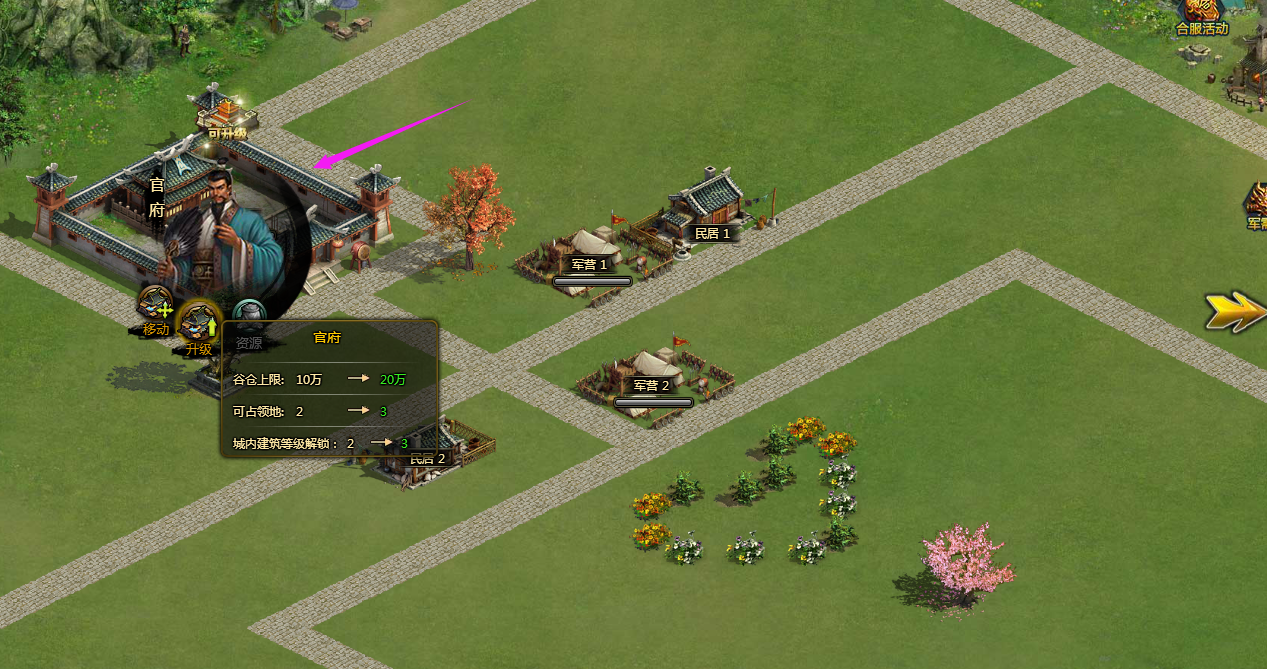
Task: Click the golden double-arrow button
Action: pyautogui.click(x=1234, y=311)
